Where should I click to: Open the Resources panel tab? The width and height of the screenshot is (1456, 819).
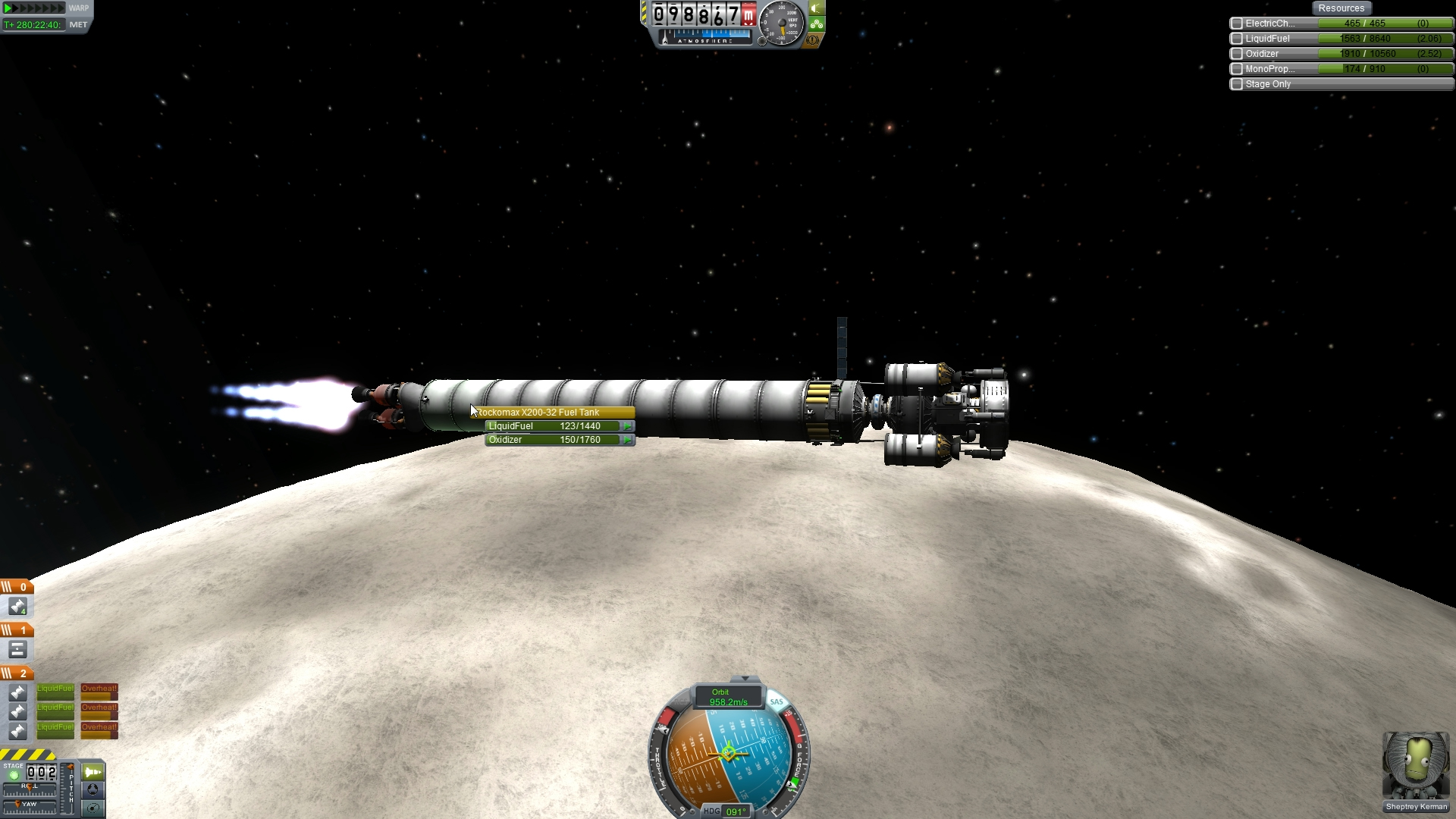point(1341,8)
